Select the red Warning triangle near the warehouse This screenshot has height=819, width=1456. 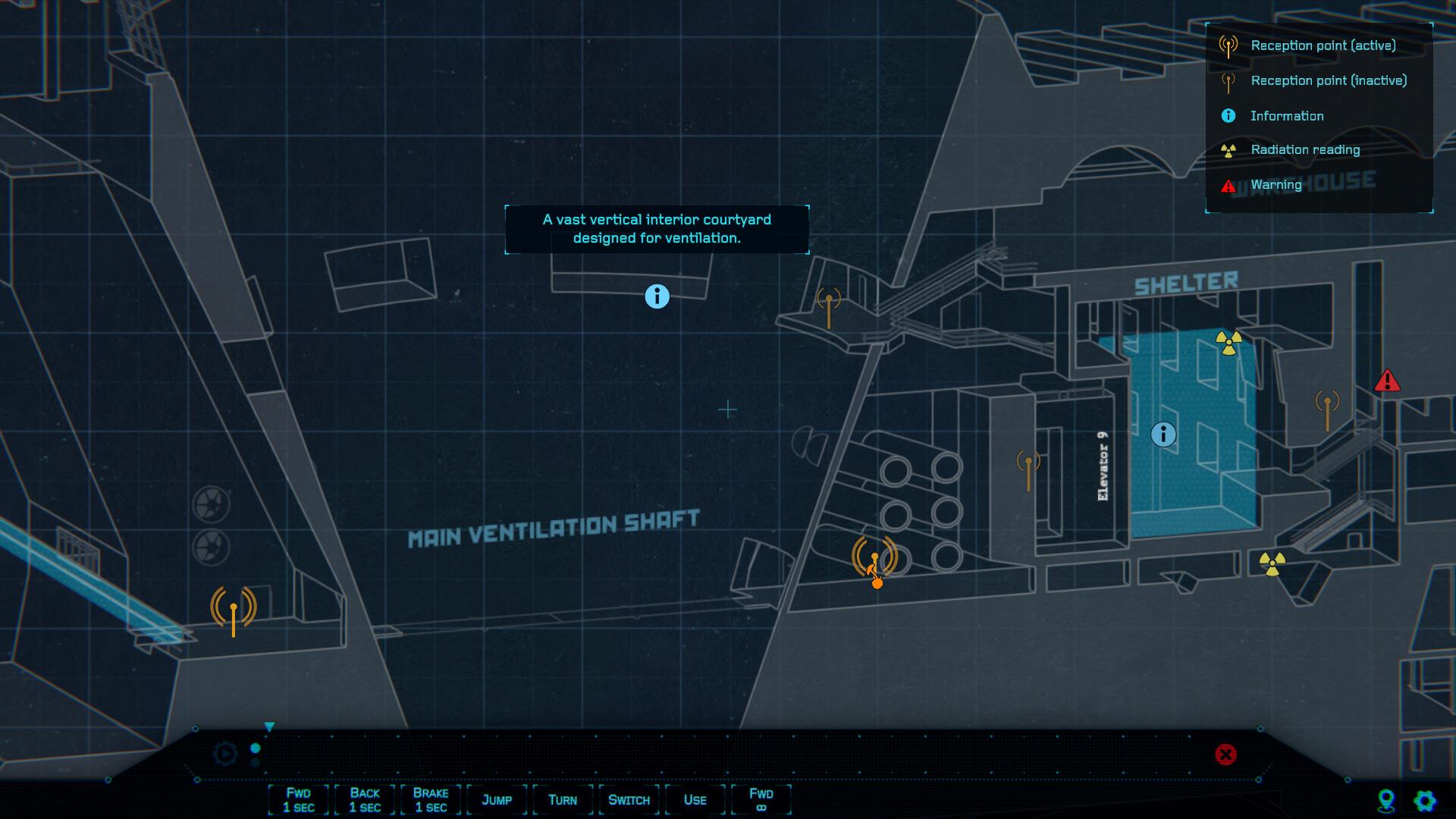pyautogui.click(x=1389, y=381)
